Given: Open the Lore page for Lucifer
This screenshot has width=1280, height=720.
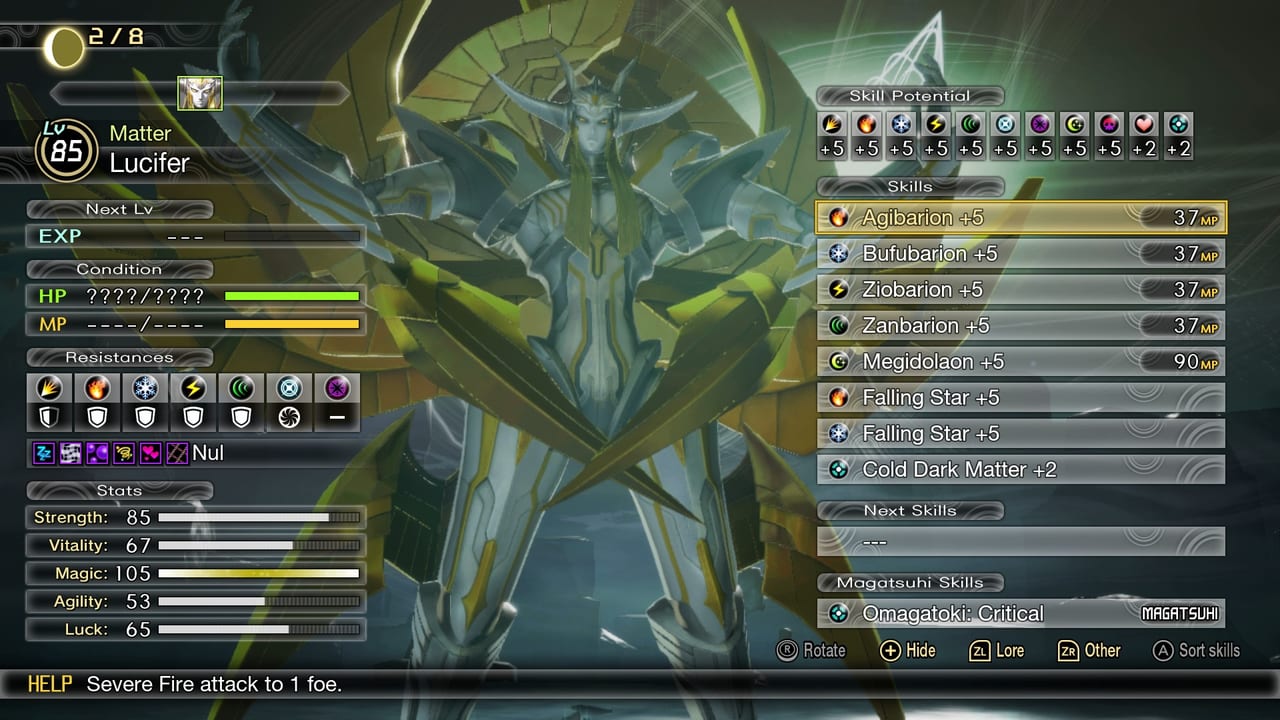Looking at the screenshot, I should 997,651.
